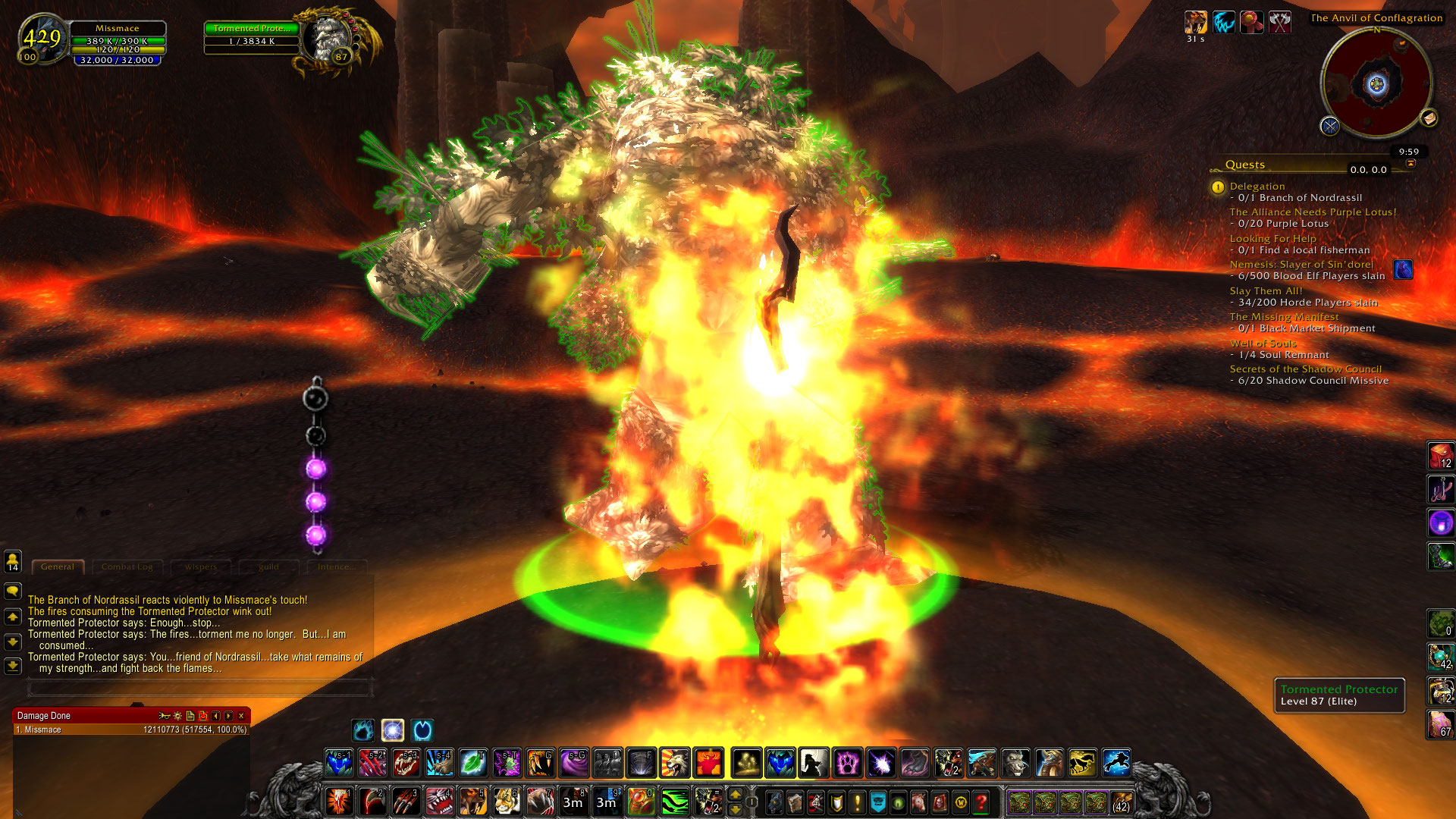Switch to the Combat Log chat tab
The width and height of the screenshot is (1456, 819).
(127, 566)
